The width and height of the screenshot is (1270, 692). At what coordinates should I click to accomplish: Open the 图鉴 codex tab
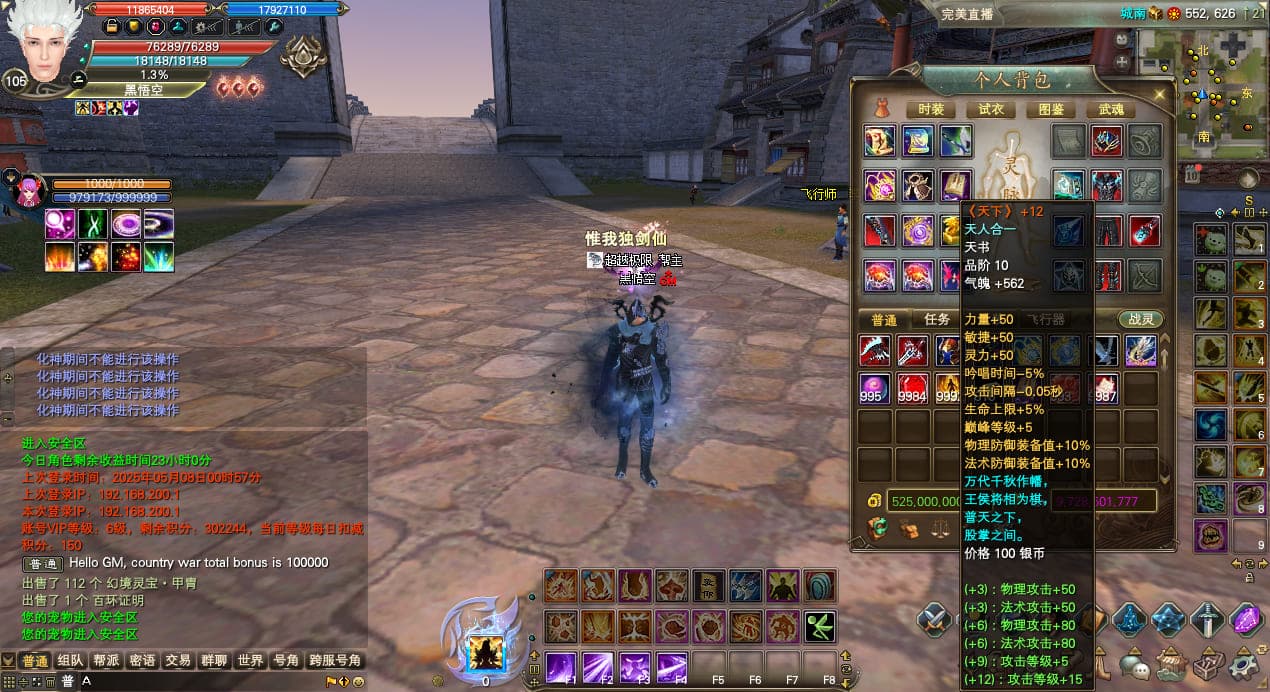[x=1051, y=109]
